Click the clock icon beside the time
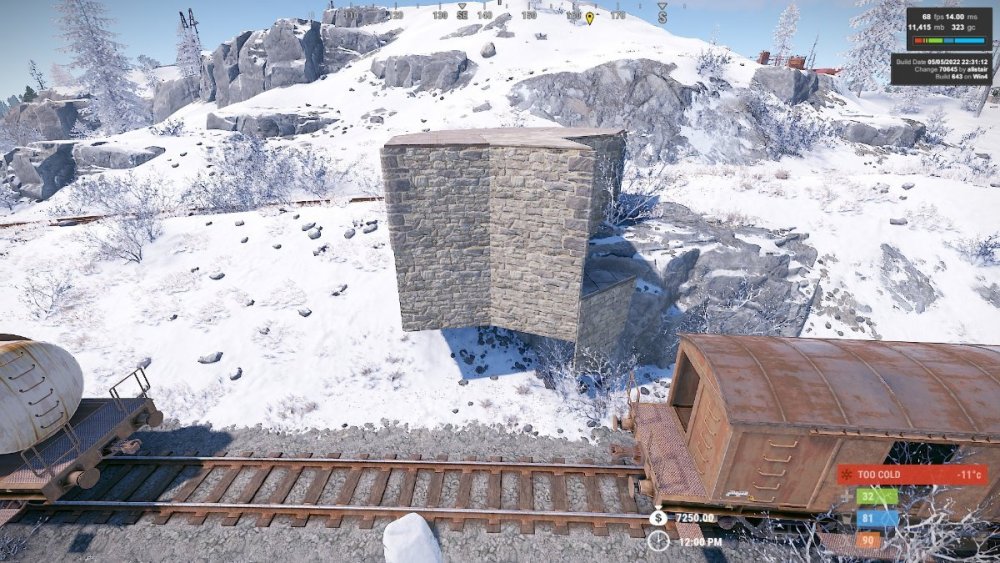 click(658, 541)
